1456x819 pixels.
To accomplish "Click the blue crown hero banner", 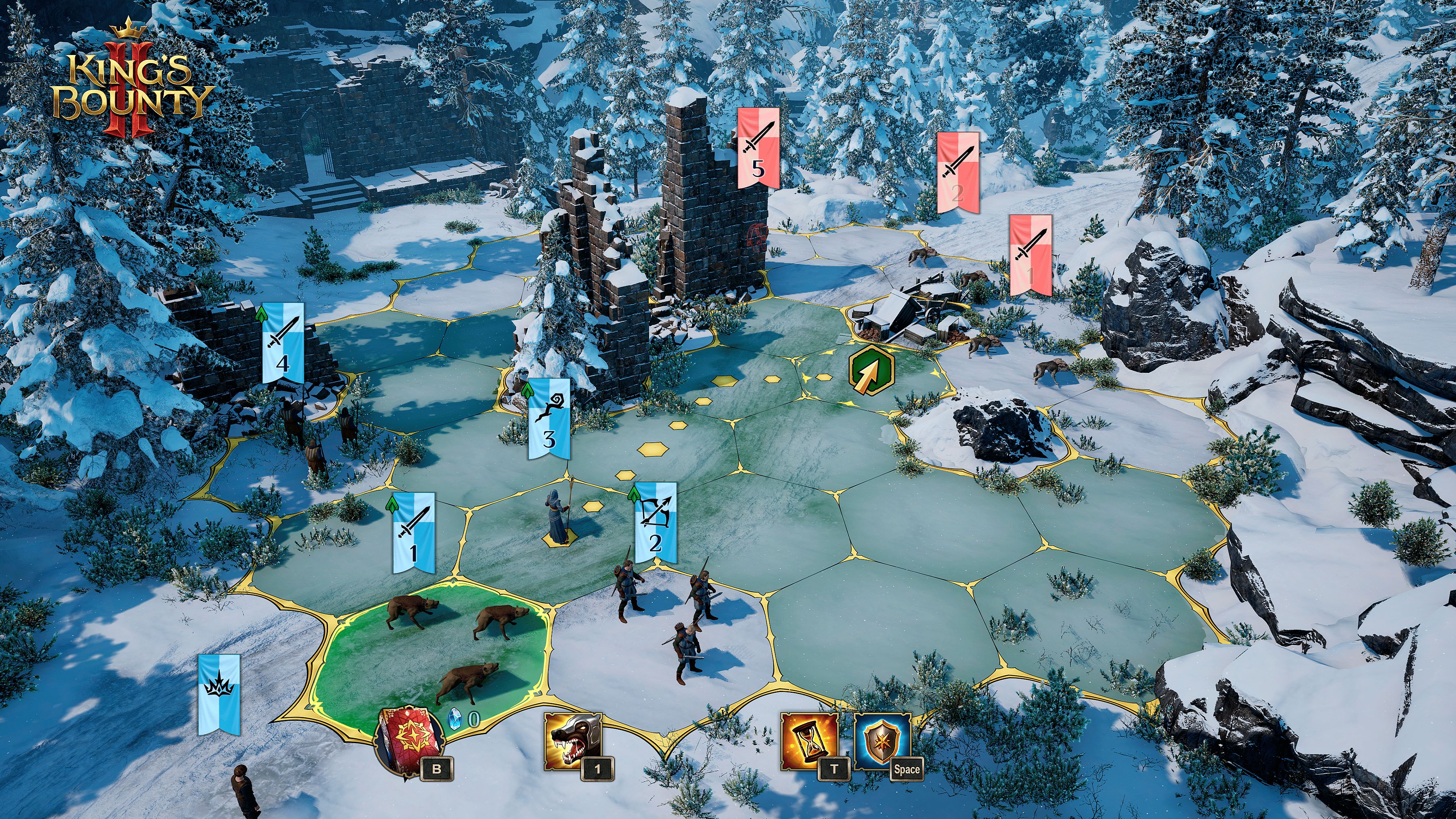I will [x=219, y=693].
